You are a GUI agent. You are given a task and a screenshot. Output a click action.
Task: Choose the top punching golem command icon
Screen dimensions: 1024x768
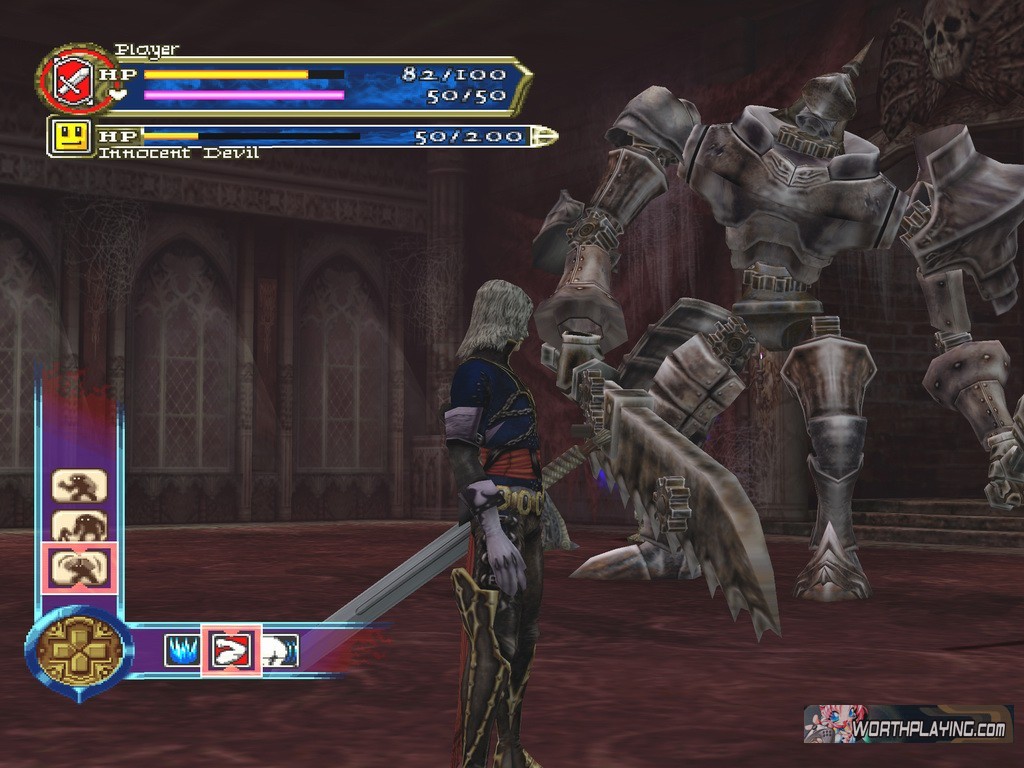(x=79, y=486)
